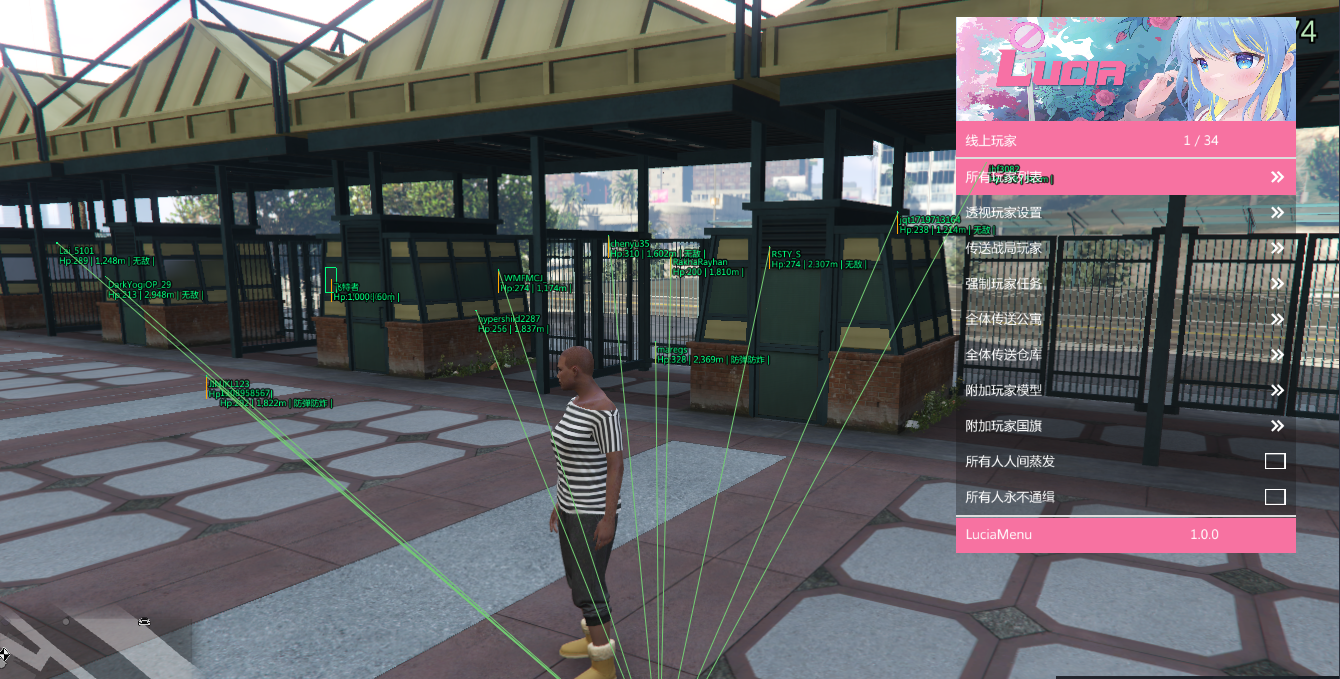The height and width of the screenshot is (679, 1340).
Task: Select 全体传送仓库 entry
Action: tap(1125, 355)
